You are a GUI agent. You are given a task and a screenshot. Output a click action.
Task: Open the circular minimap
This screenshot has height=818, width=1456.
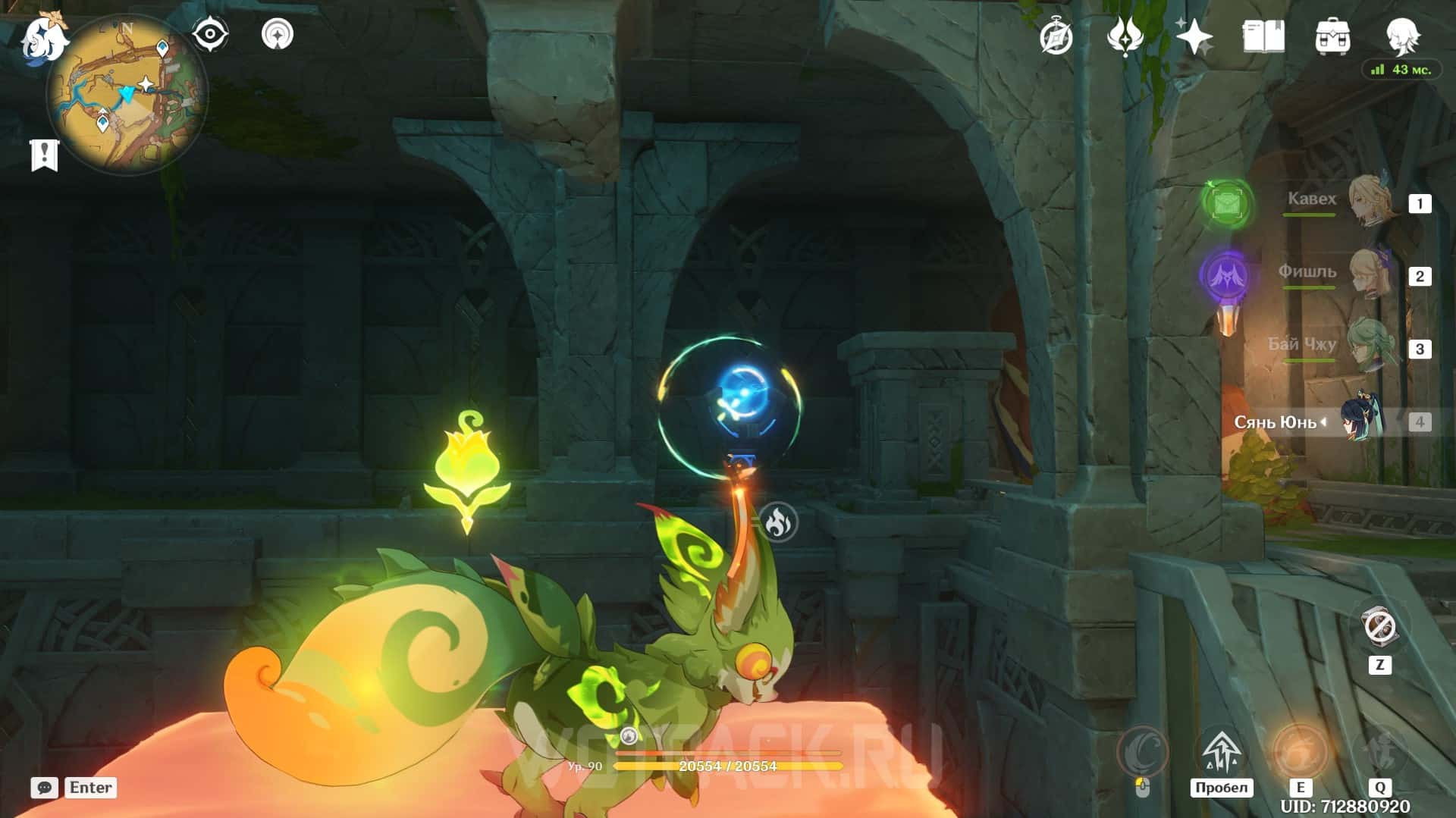(x=127, y=95)
